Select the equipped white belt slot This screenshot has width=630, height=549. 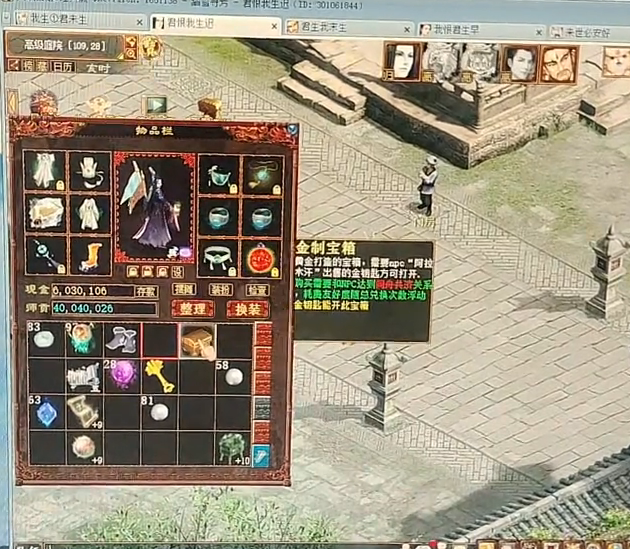coord(219,257)
